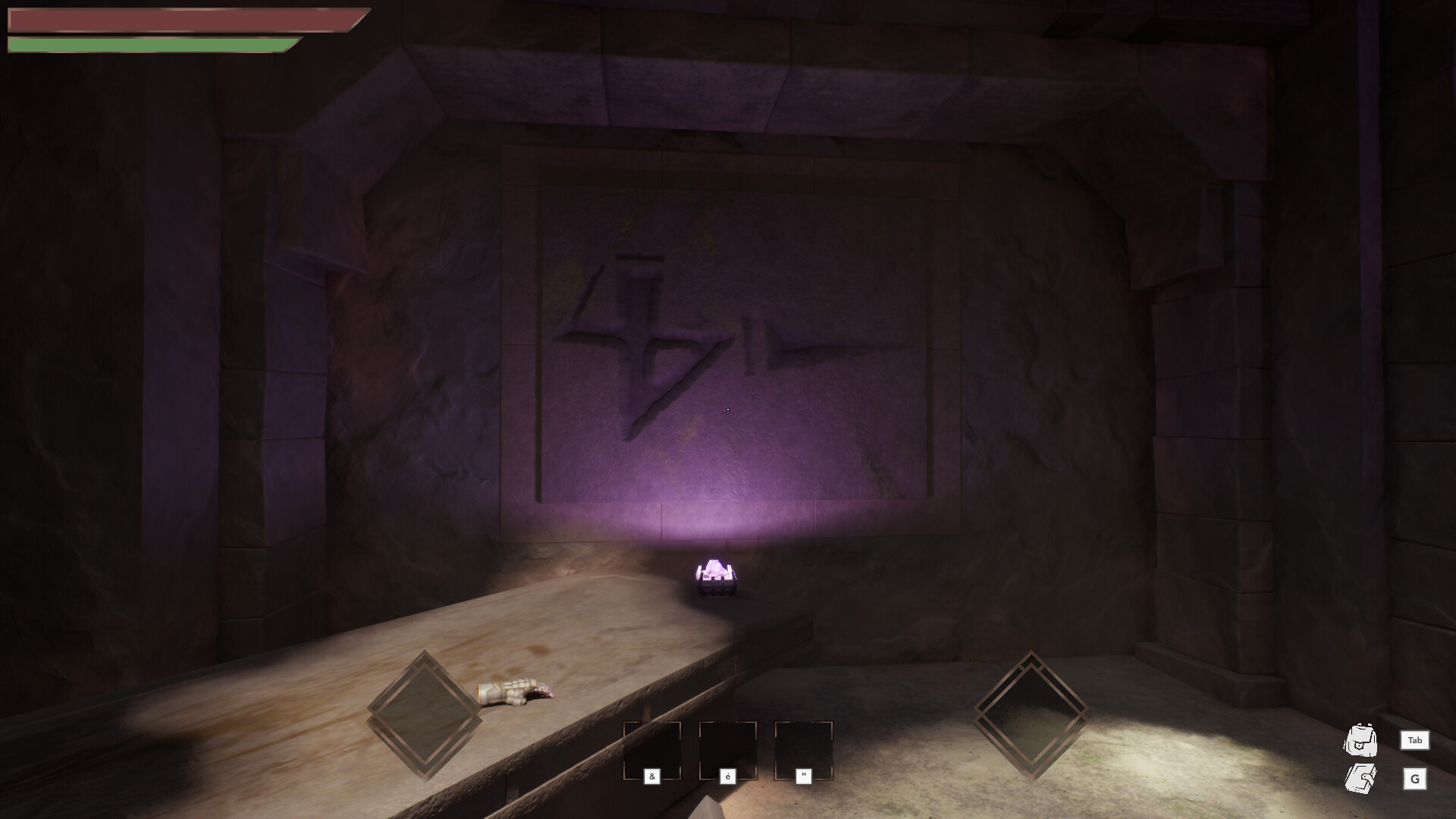Click the G keybind indicator
Image resolution: width=1456 pixels, height=819 pixels.
click(1414, 779)
